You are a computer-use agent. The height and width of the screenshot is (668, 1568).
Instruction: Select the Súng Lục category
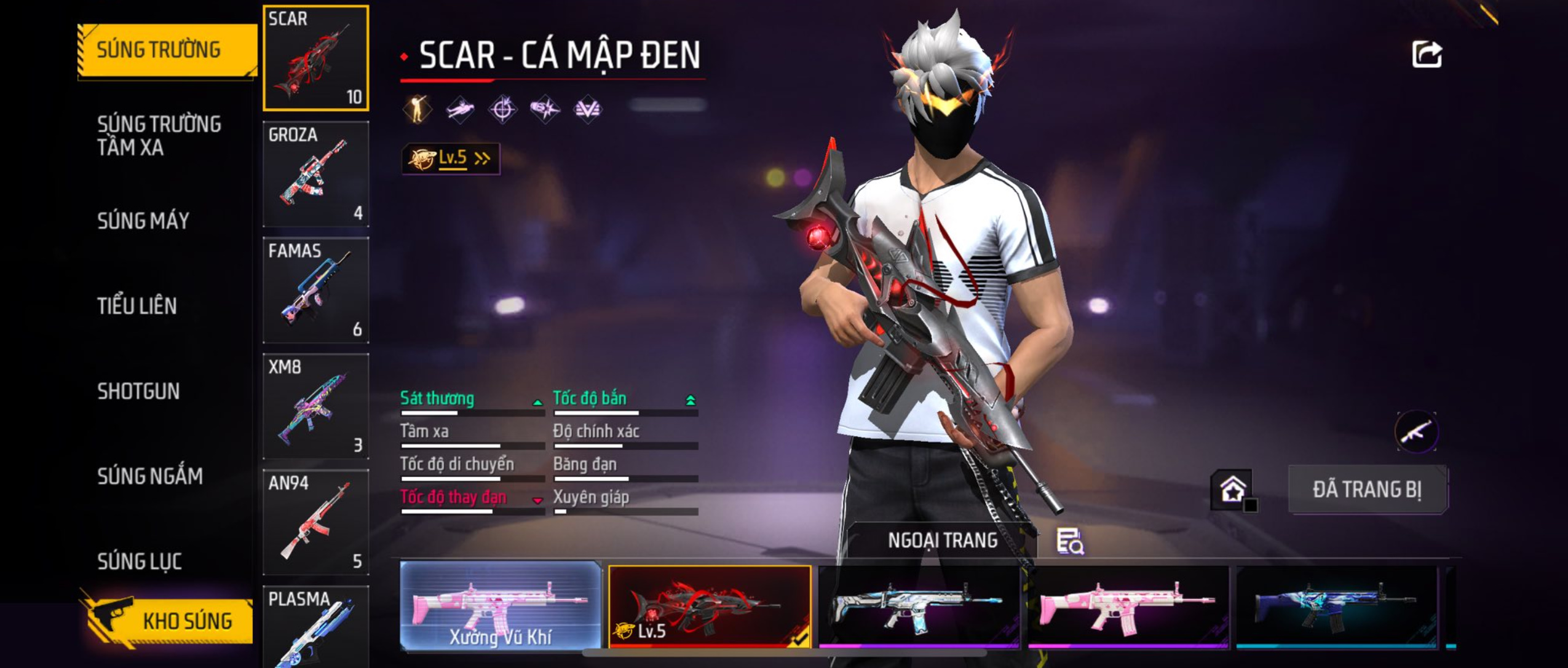point(140,561)
